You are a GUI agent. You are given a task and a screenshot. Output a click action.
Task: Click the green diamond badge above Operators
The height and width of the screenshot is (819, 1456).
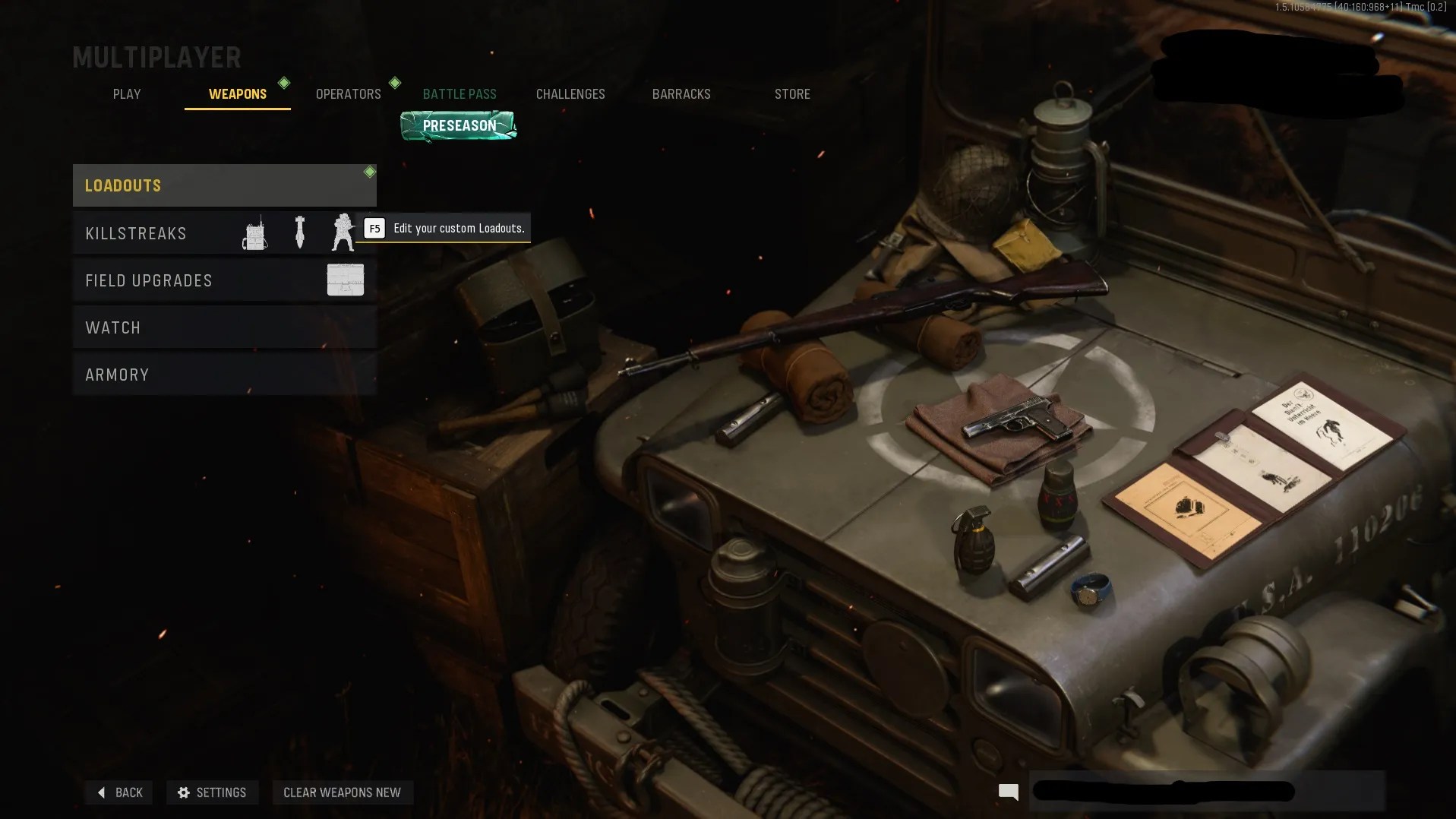[x=395, y=84]
